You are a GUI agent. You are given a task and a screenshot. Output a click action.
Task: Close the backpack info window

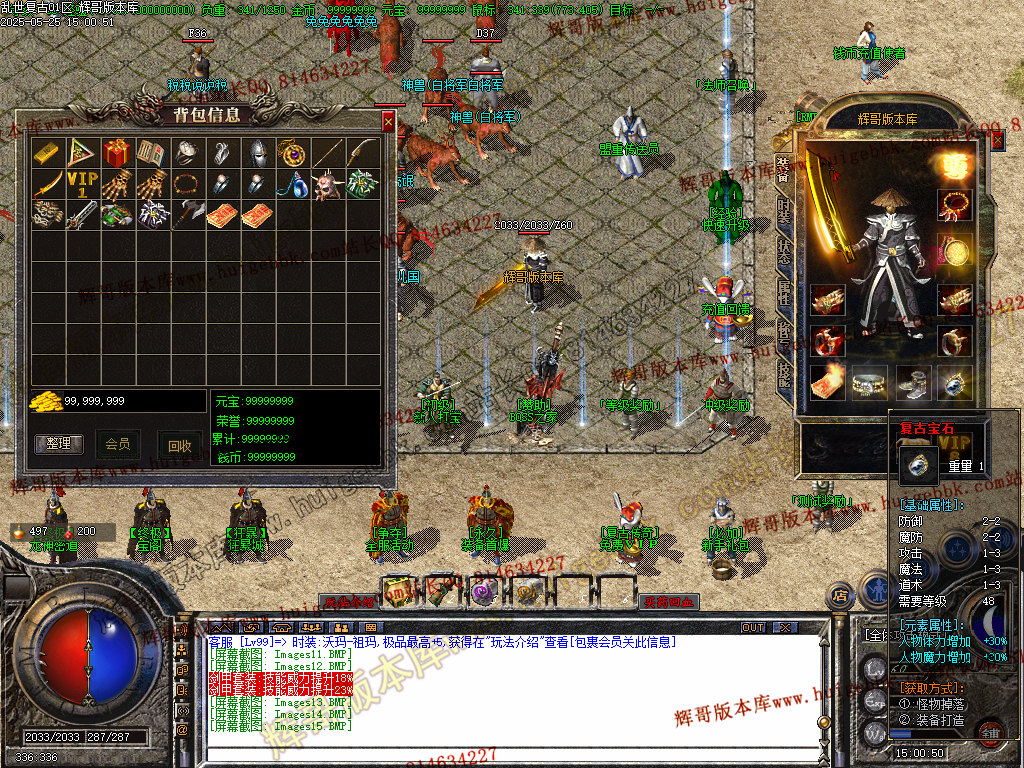pyautogui.click(x=388, y=122)
